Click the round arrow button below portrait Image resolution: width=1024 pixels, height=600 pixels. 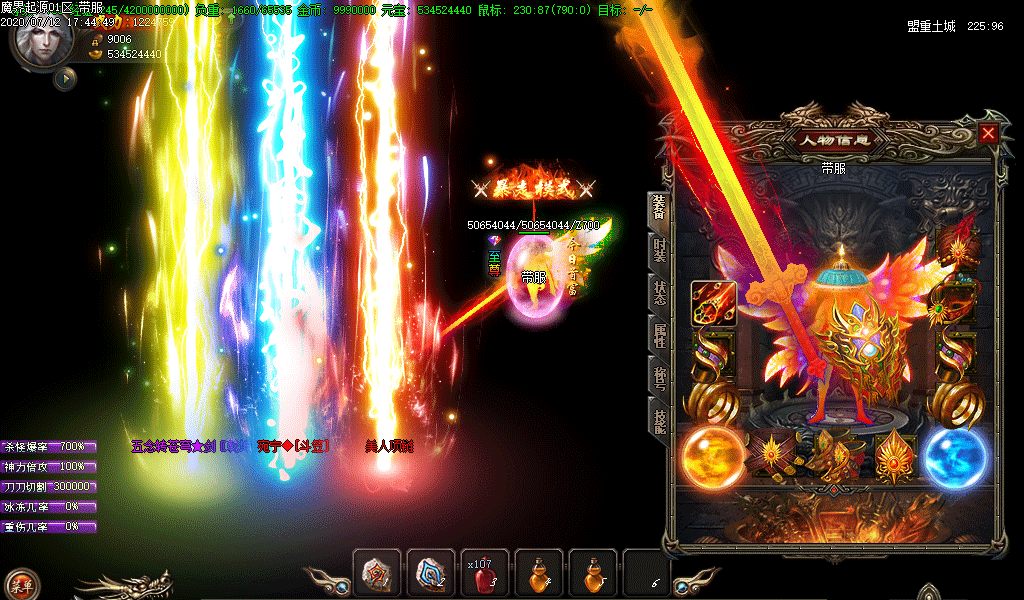click(x=66, y=78)
